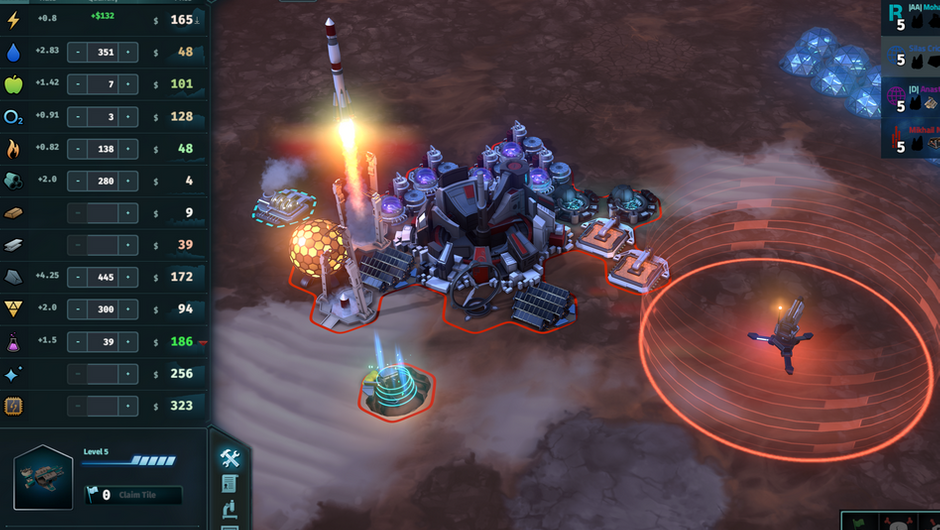
Task: Switch to the patent document tab
Action: (x=229, y=484)
